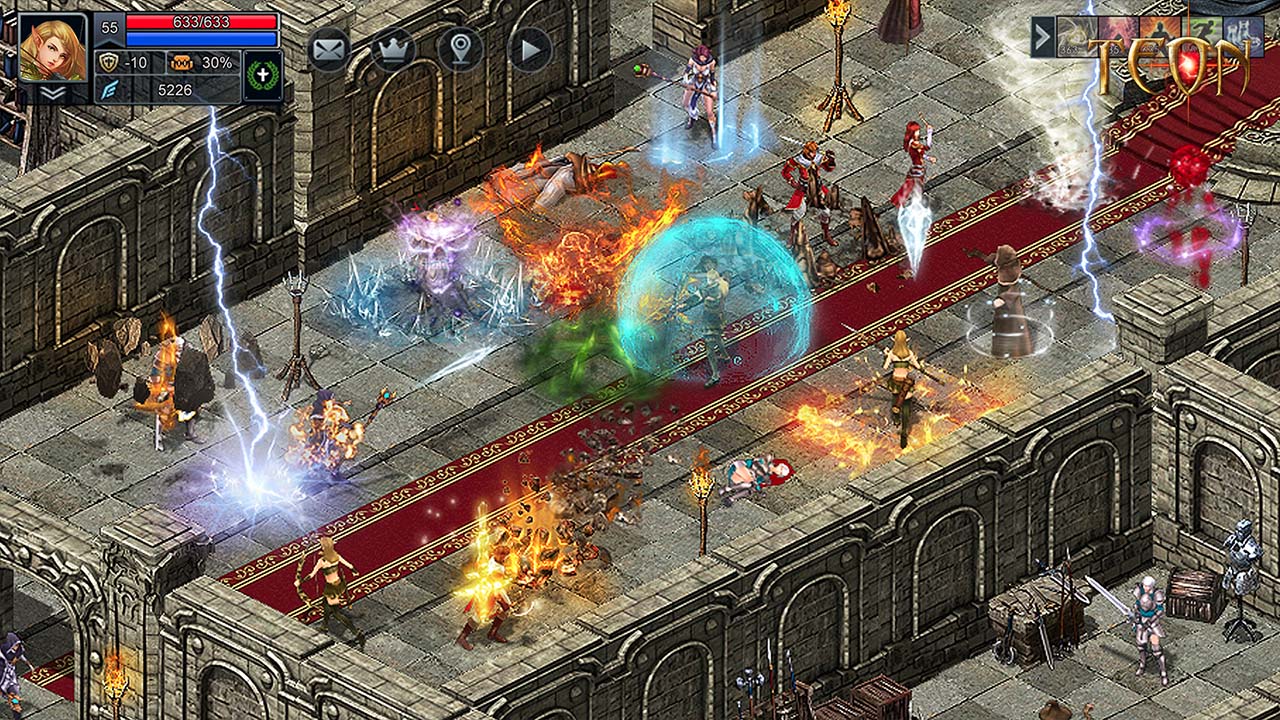Viewport: 1280px width, 720px height.
Task: Select the swirl skill with 363 cooldown
Action: (x=1077, y=33)
